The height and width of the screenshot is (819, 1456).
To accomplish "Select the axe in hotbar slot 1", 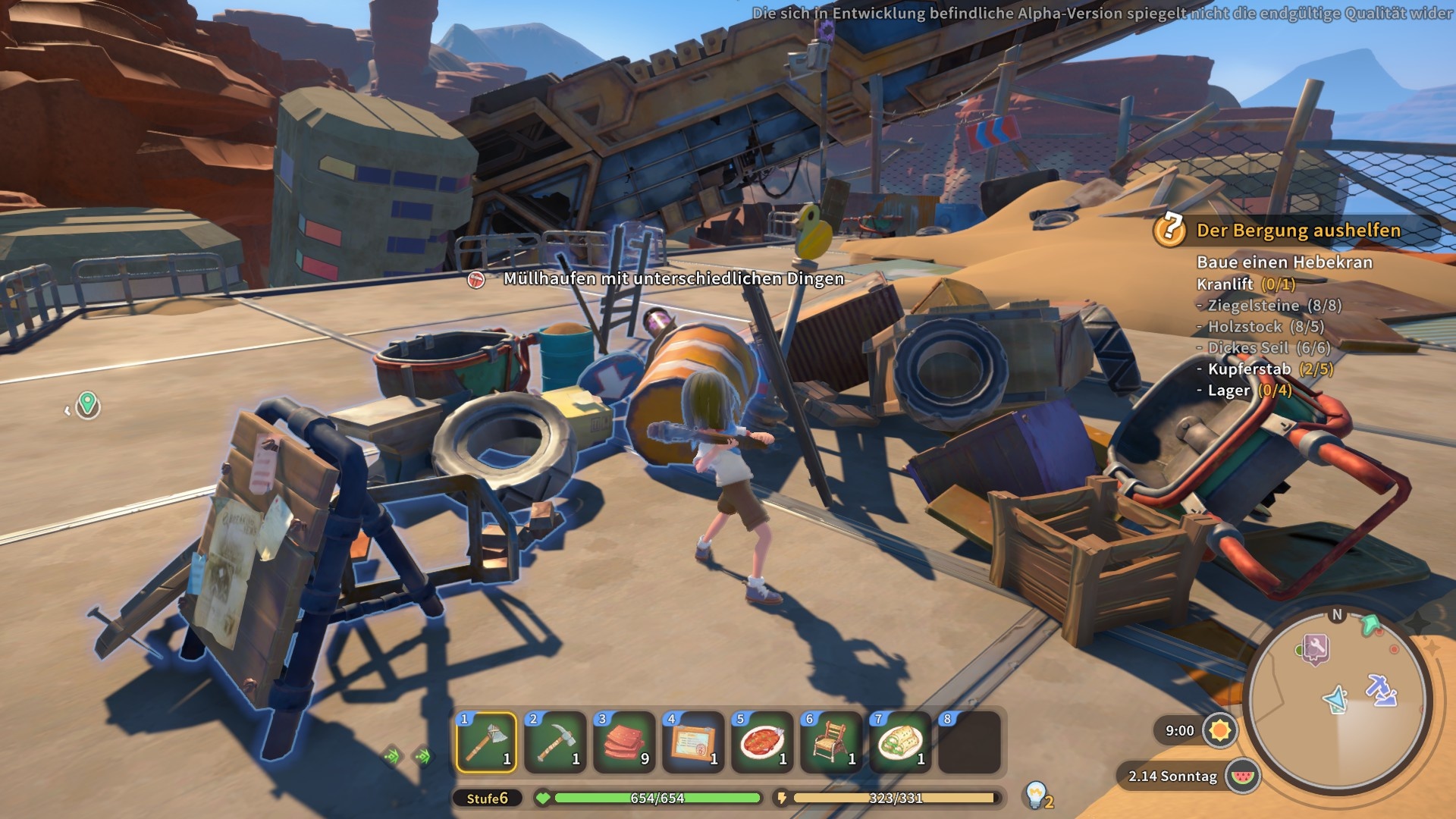I will point(486,742).
